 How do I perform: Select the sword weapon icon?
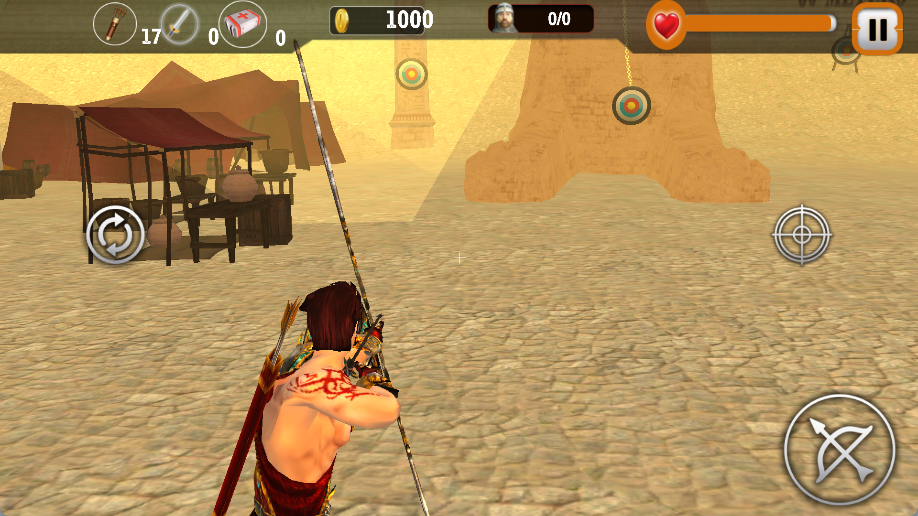click(180, 24)
